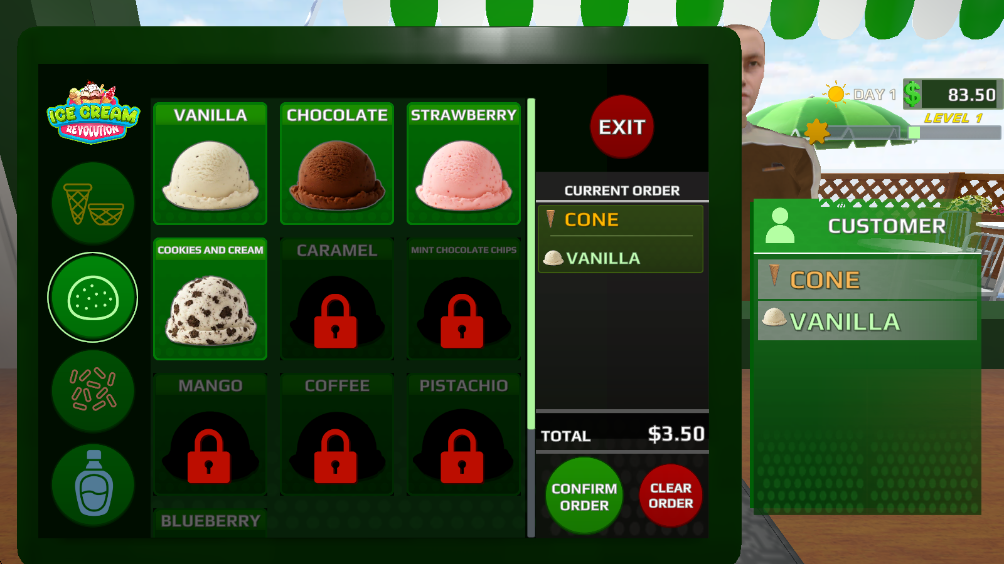Switch to the cones and cups category
1004x564 pixels.
click(x=92, y=204)
